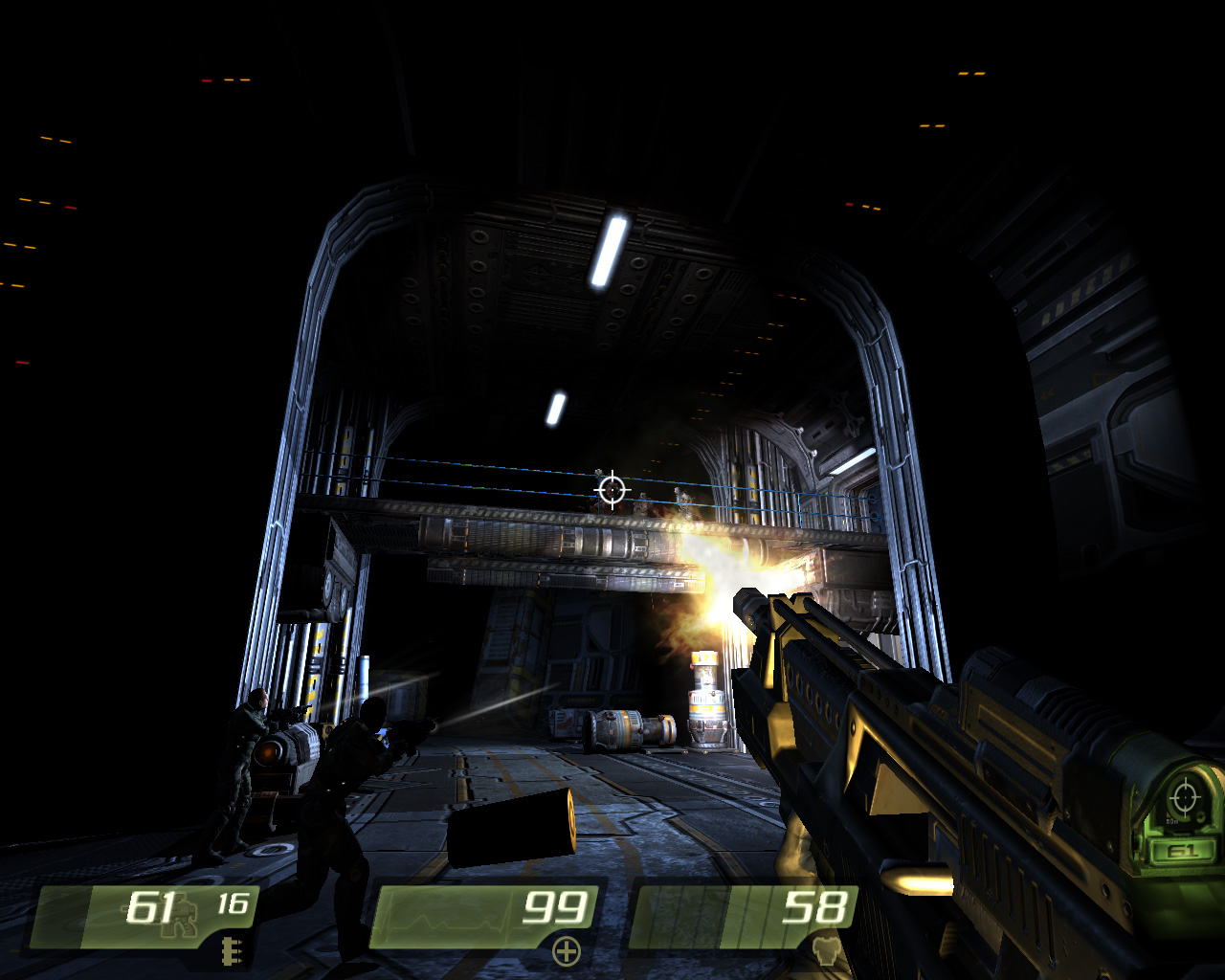Click the 50m range indicator in the scope
This screenshot has height=980, width=1225.
1172,821
